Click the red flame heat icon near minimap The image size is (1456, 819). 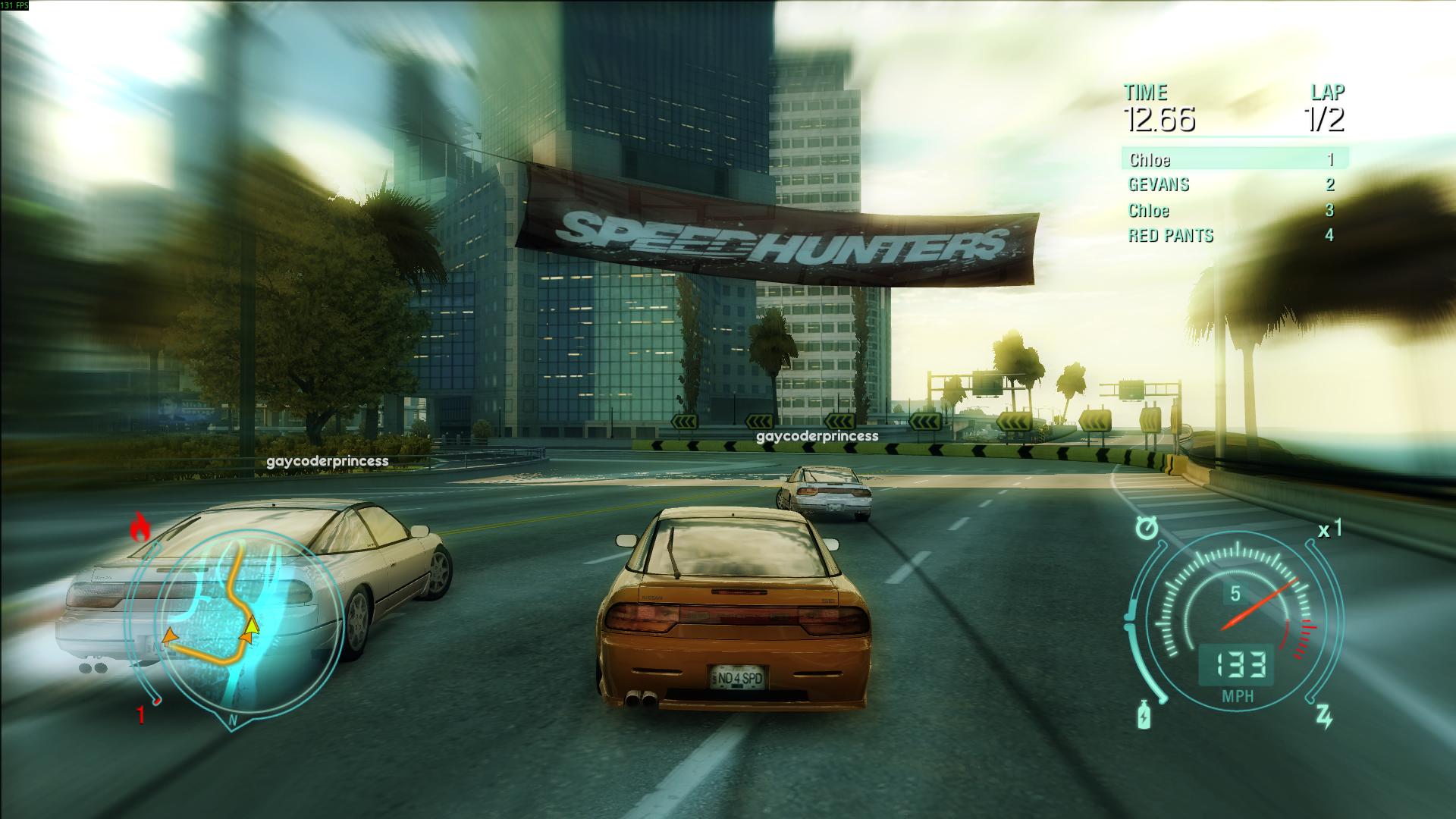point(140,525)
